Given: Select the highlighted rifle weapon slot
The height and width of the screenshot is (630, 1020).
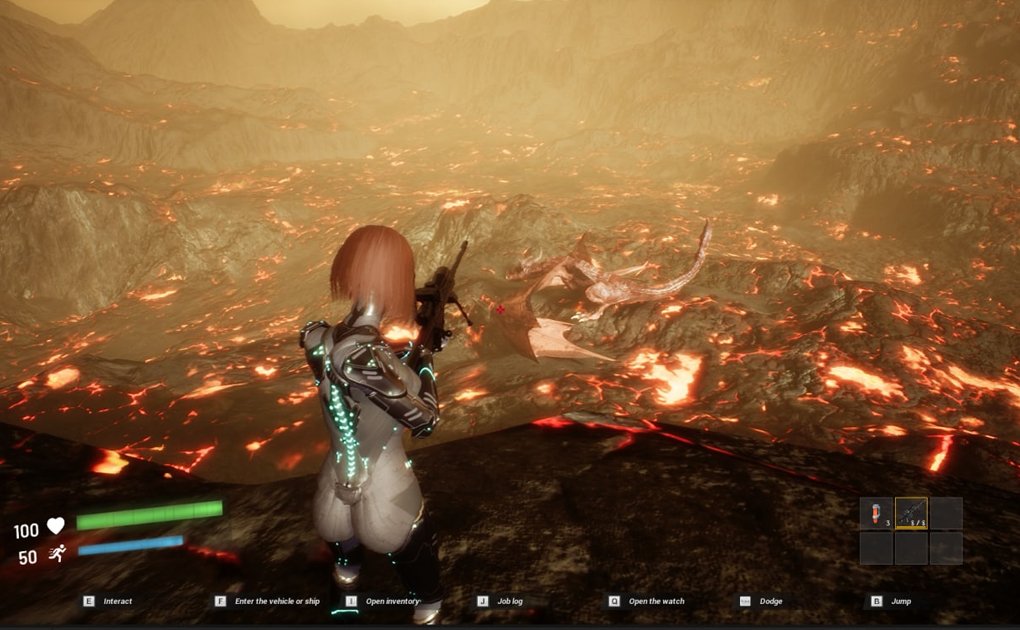Looking at the screenshot, I should tap(911, 513).
